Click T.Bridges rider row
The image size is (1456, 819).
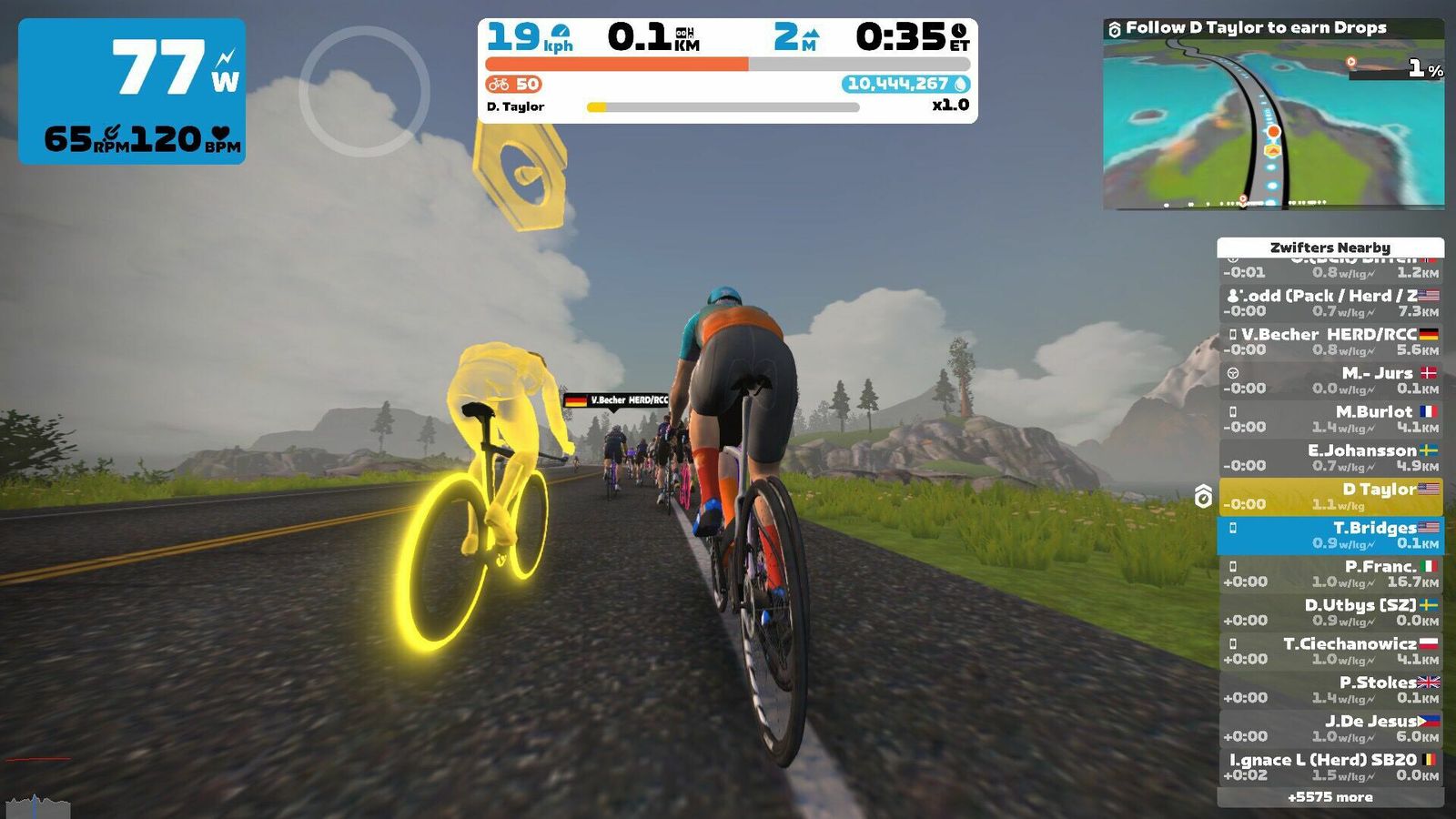(1330, 535)
